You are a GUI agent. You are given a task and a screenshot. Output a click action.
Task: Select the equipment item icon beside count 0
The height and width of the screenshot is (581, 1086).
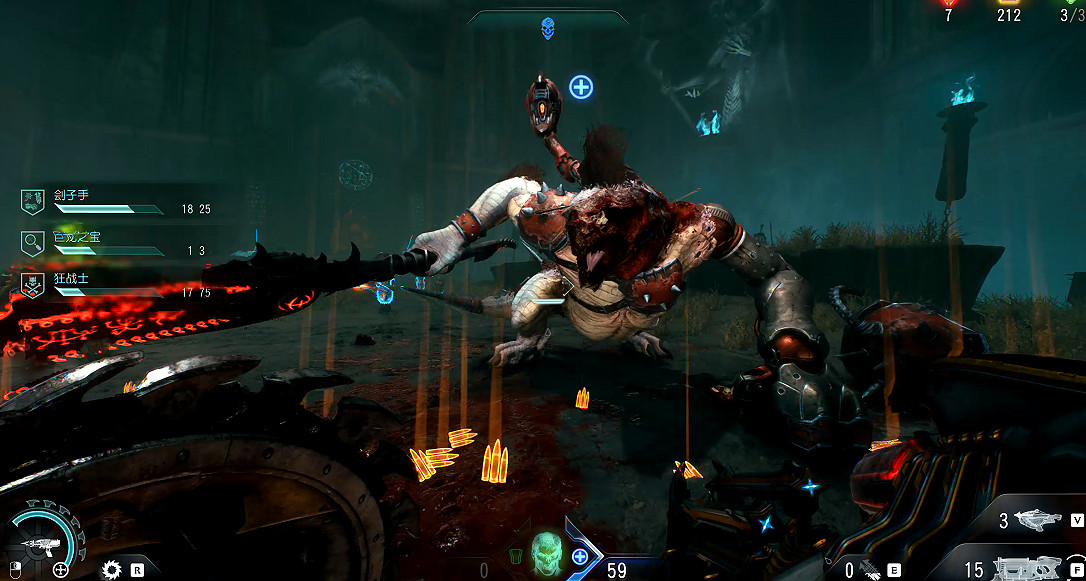(x=869, y=570)
